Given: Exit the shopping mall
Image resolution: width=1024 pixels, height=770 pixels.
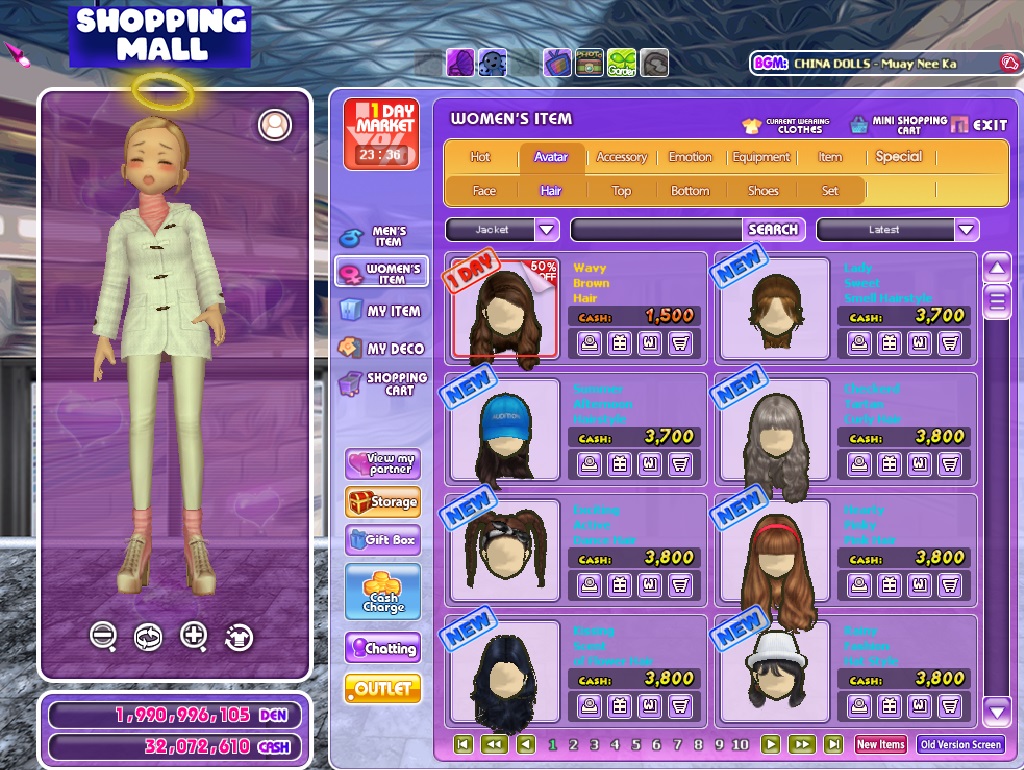Looking at the screenshot, I should pos(980,125).
